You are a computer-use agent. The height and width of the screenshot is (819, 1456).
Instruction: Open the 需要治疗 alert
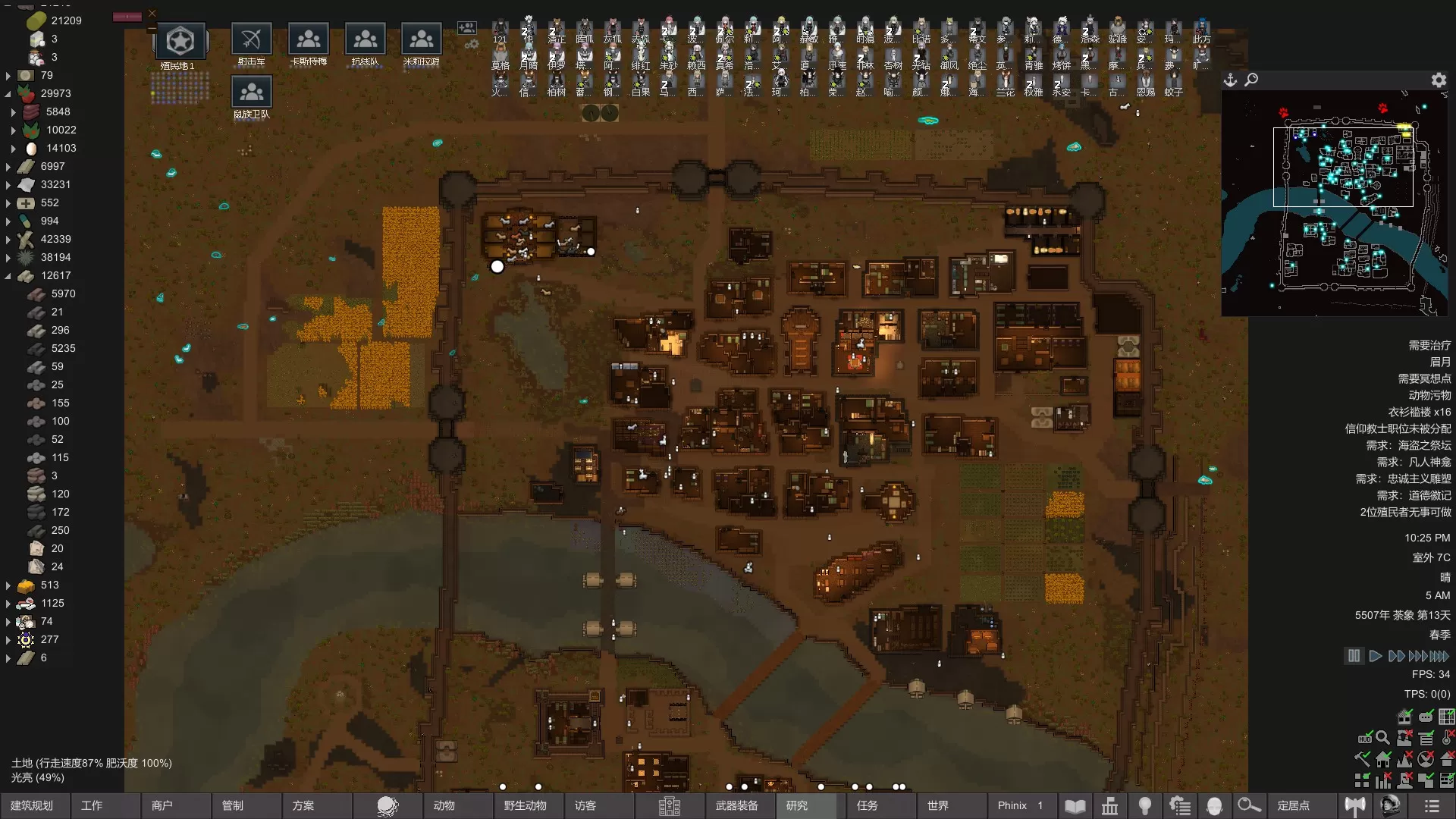[x=1429, y=345]
